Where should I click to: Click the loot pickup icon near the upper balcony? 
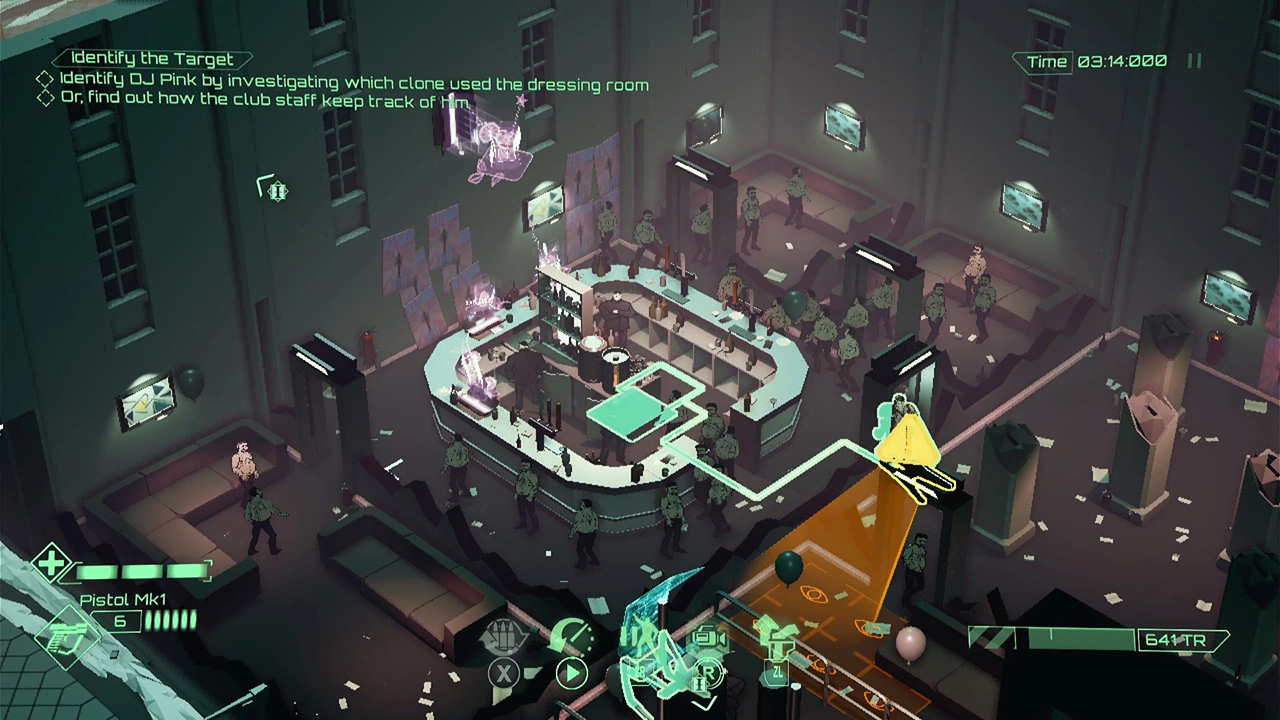pos(277,190)
